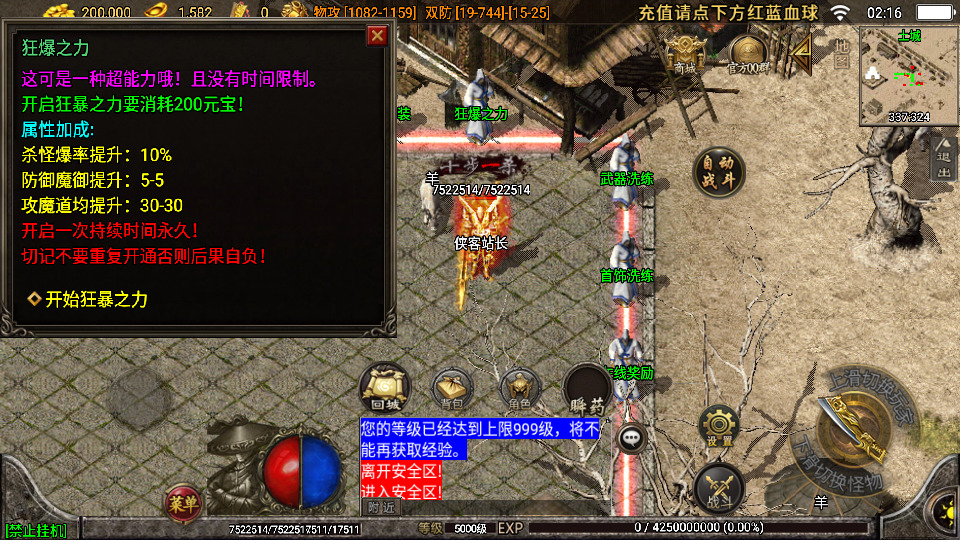This screenshot has height=540, width=960.
Task: Collapse the top icon bar with the gold arrow
Action: (801, 50)
